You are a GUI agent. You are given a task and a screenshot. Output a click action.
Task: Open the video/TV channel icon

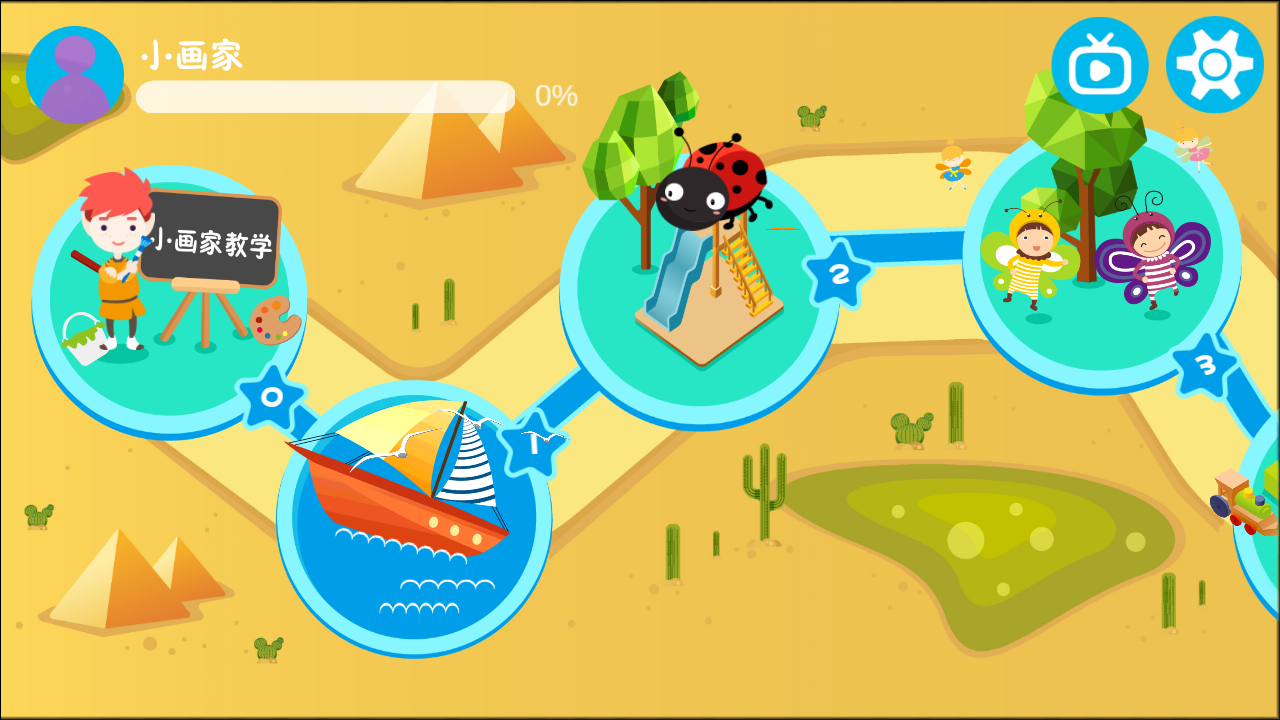tap(1100, 64)
